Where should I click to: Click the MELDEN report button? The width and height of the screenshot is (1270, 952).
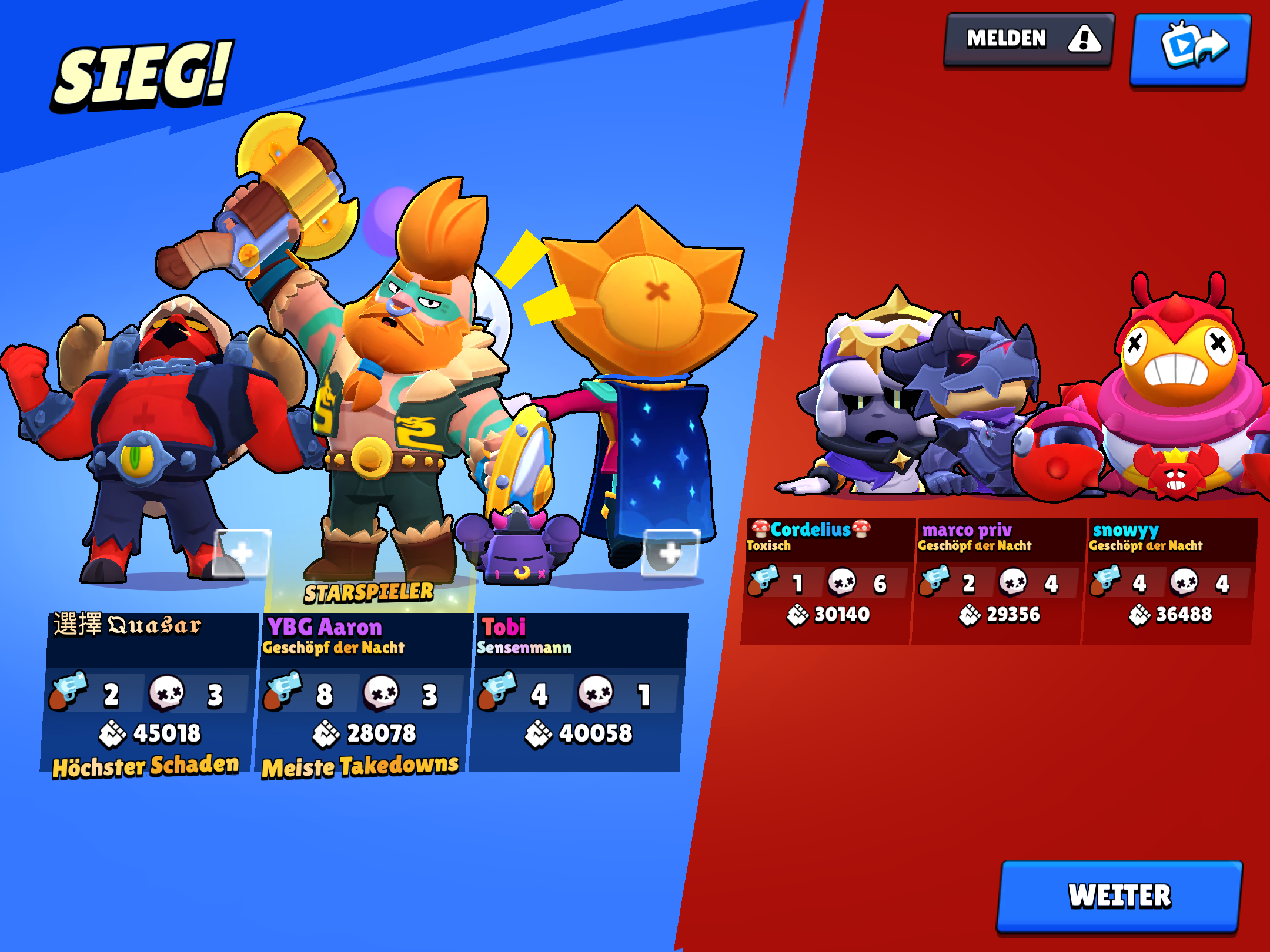point(1029,40)
